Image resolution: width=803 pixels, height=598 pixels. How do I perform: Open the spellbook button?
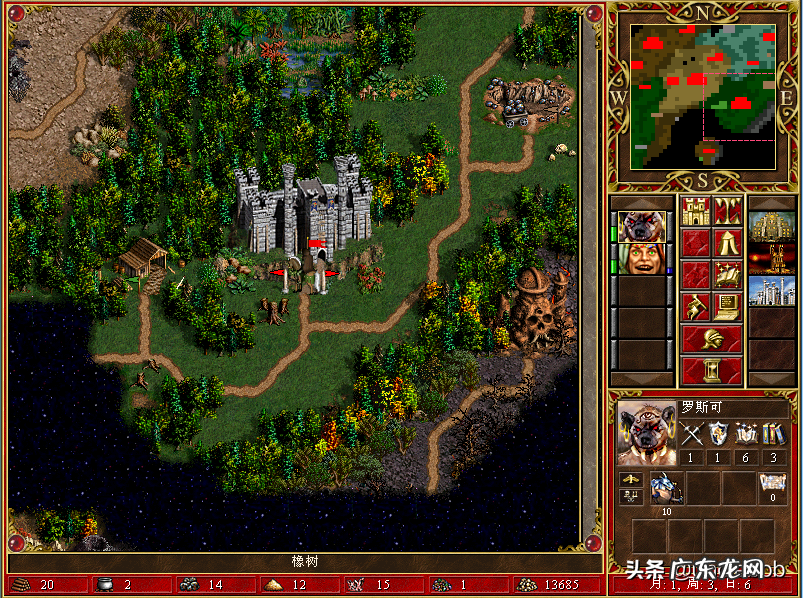coord(727,274)
